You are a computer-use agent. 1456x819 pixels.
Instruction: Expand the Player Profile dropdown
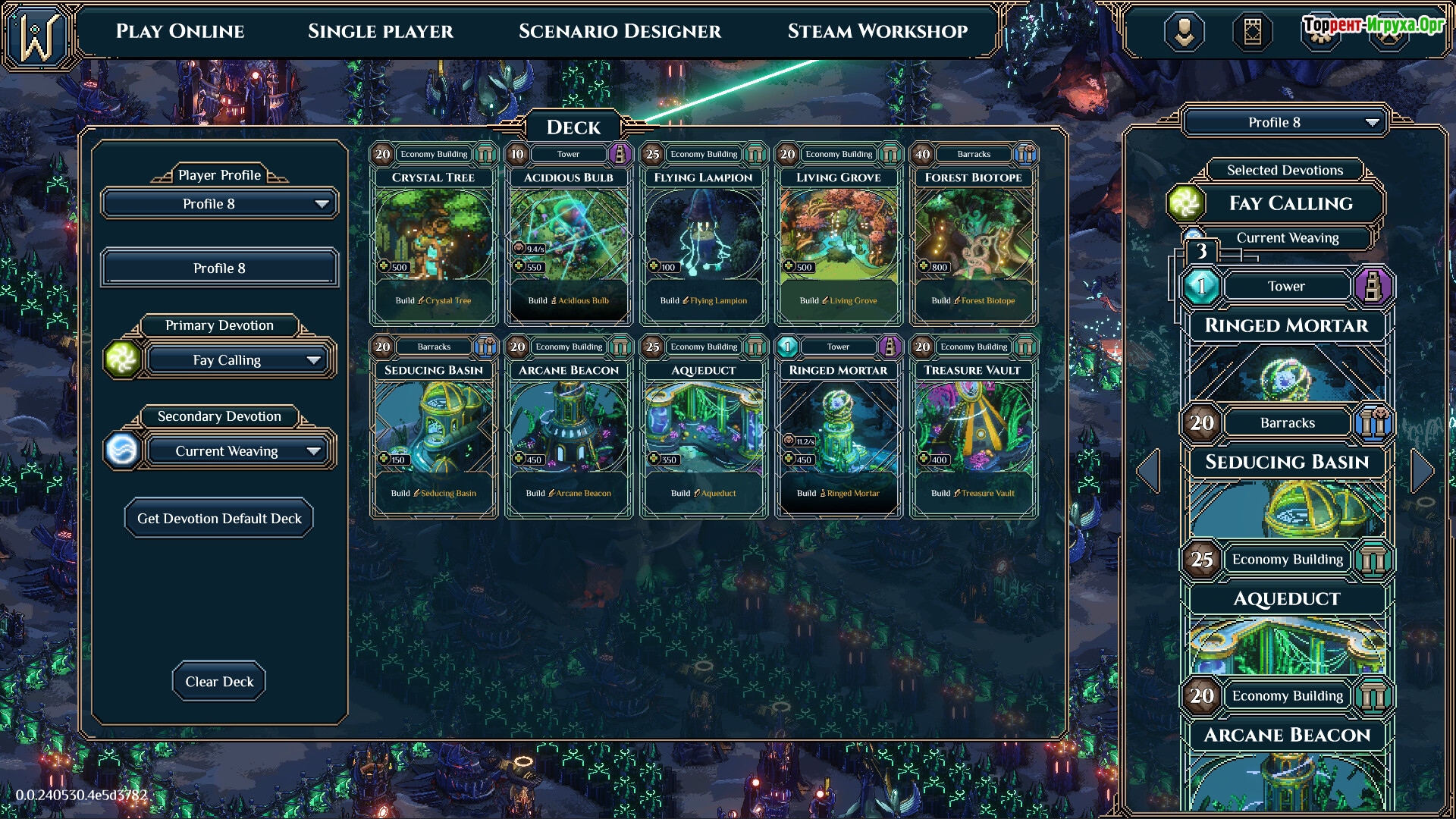click(x=219, y=204)
